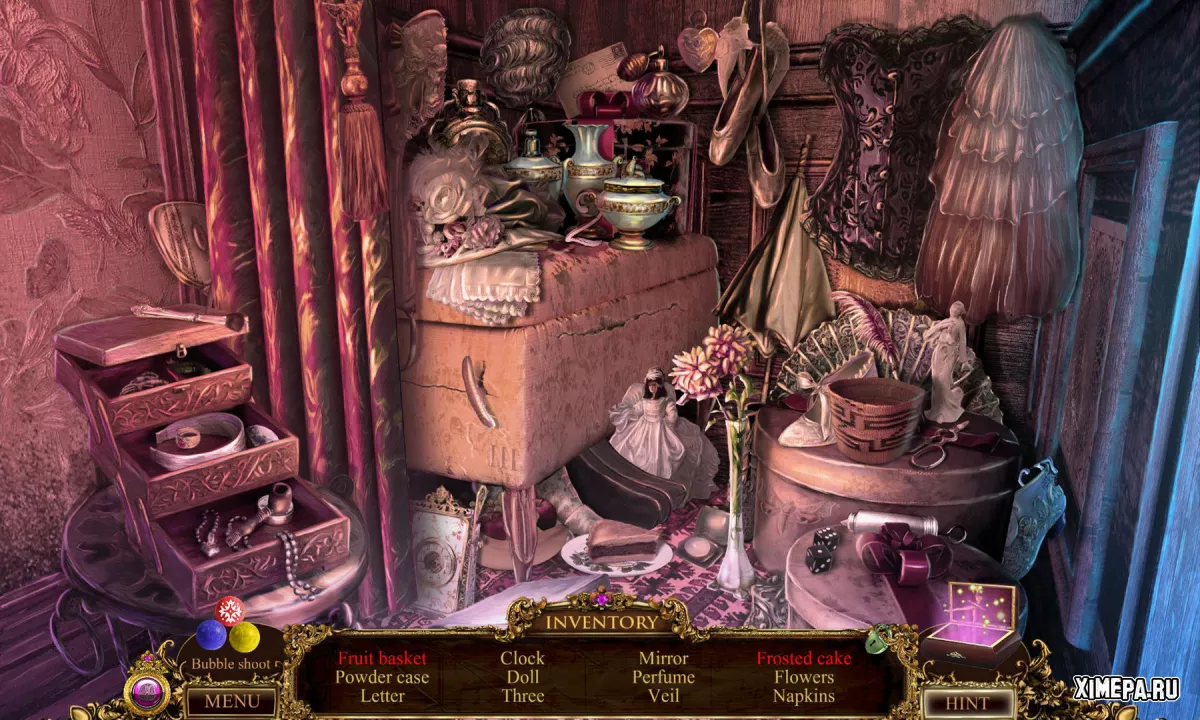Select 'Fruit basket' in the item list
Viewport: 1200px width, 720px height.
(x=382, y=658)
